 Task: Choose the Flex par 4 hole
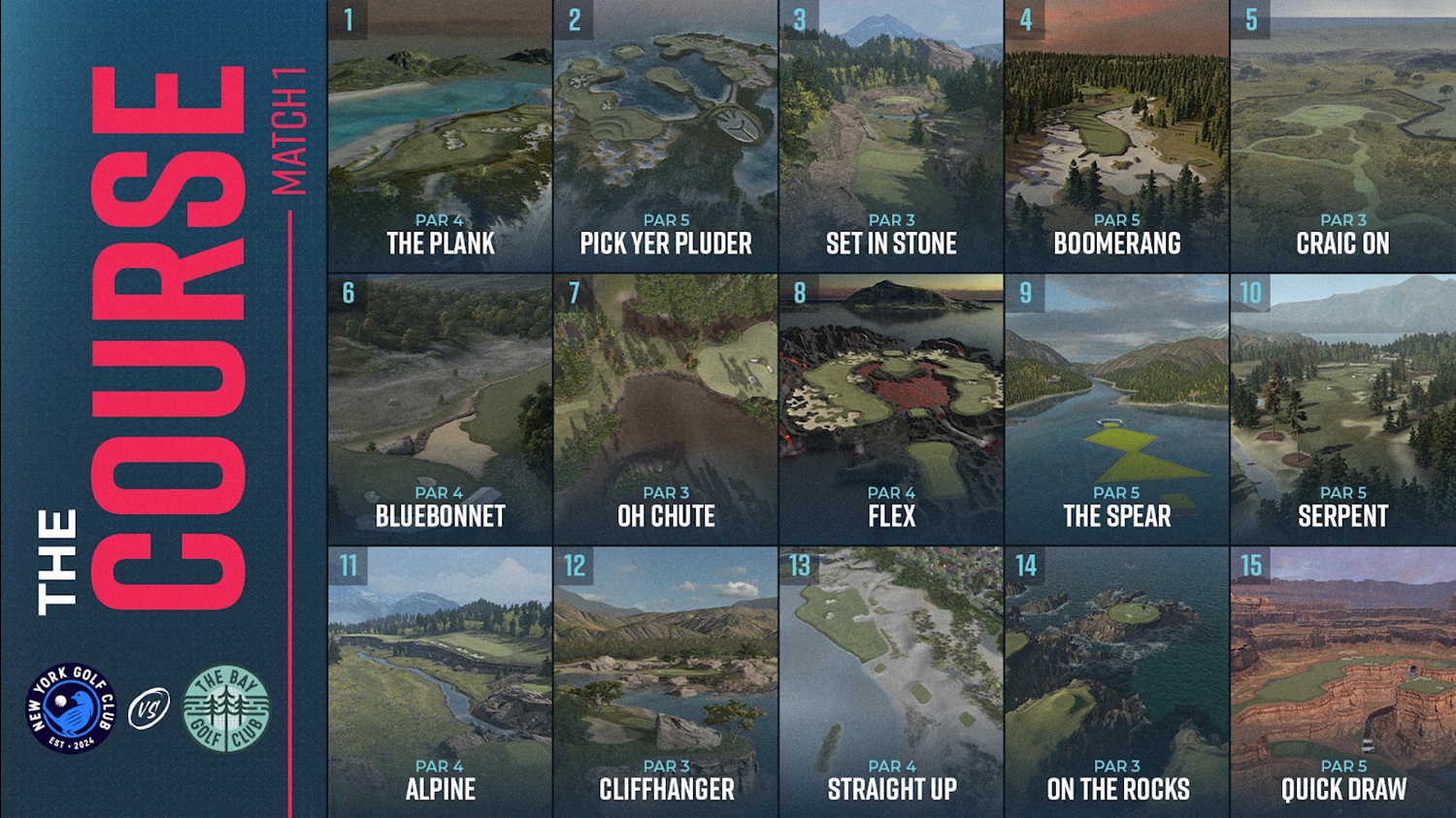point(891,409)
